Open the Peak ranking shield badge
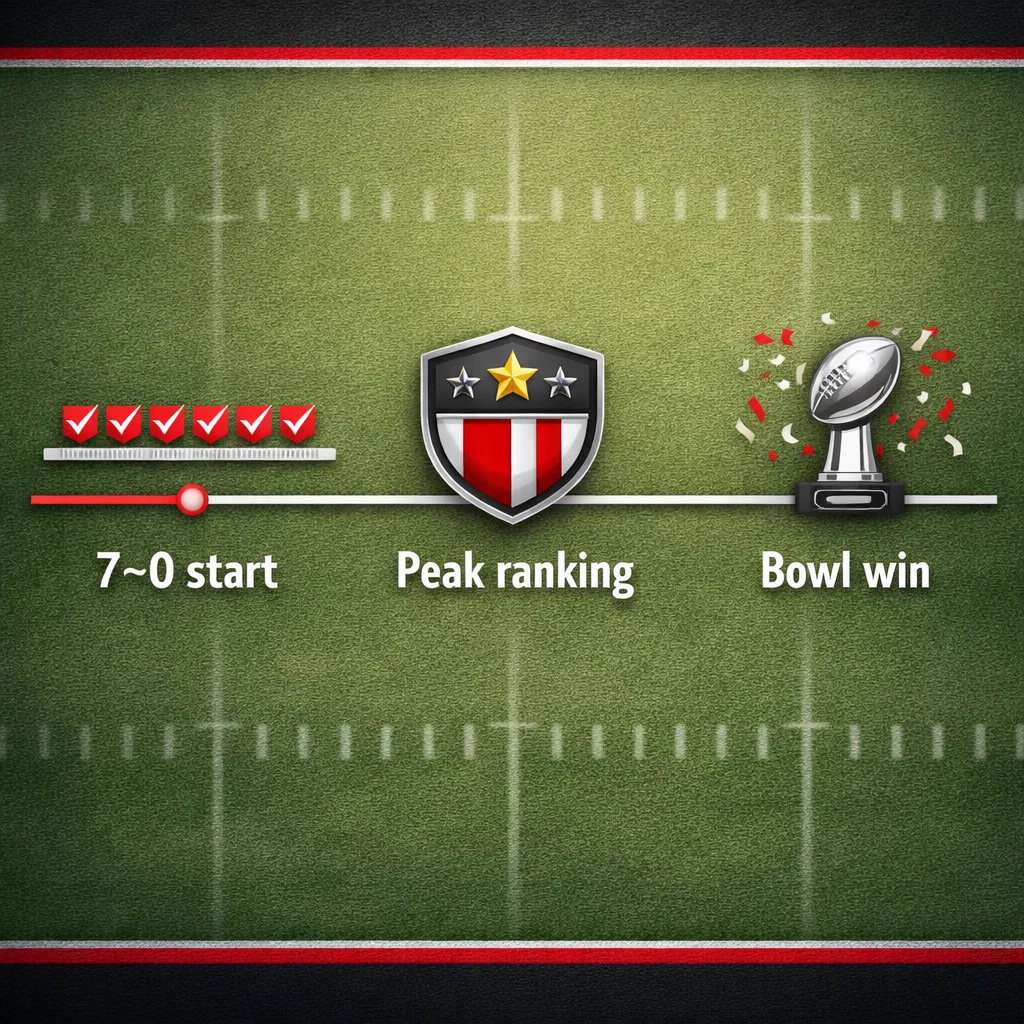This screenshot has width=1024, height=1024. pos(512,422)
